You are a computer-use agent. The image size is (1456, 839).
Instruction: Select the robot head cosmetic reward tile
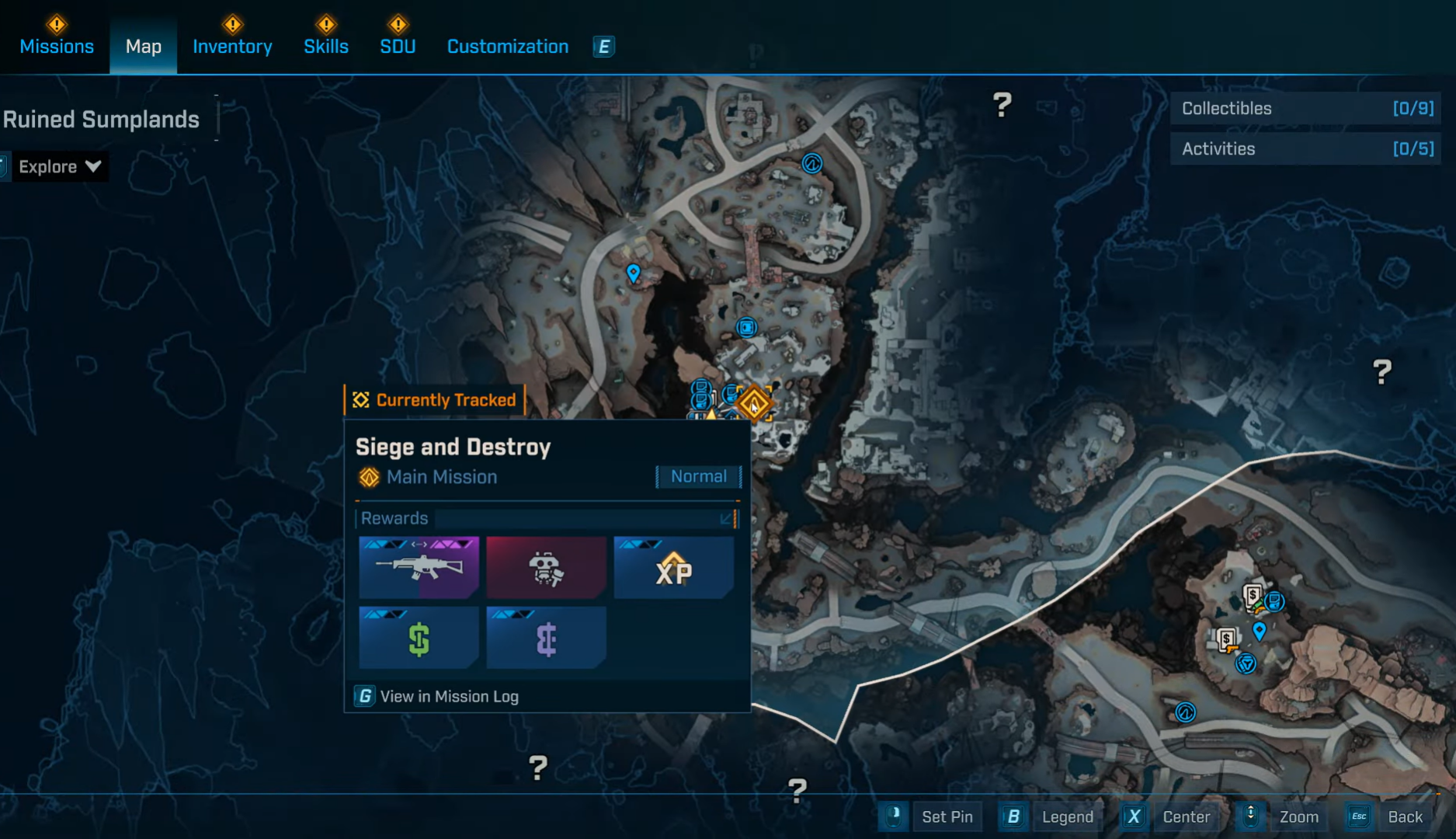[546, 568]
